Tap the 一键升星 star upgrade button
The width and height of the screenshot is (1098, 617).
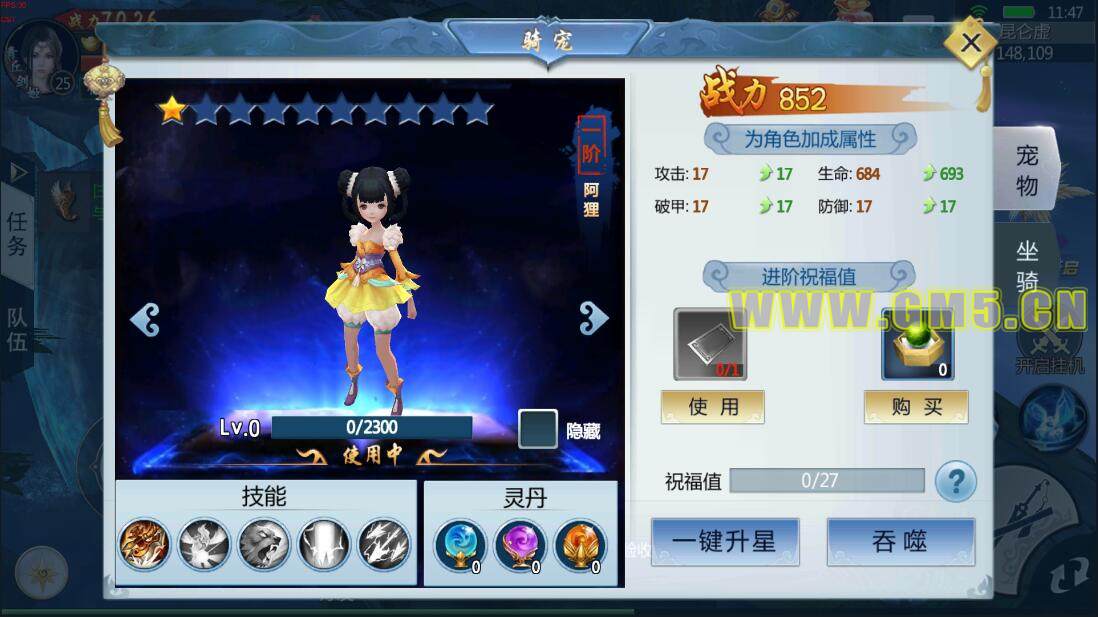[x=724, y=542]
